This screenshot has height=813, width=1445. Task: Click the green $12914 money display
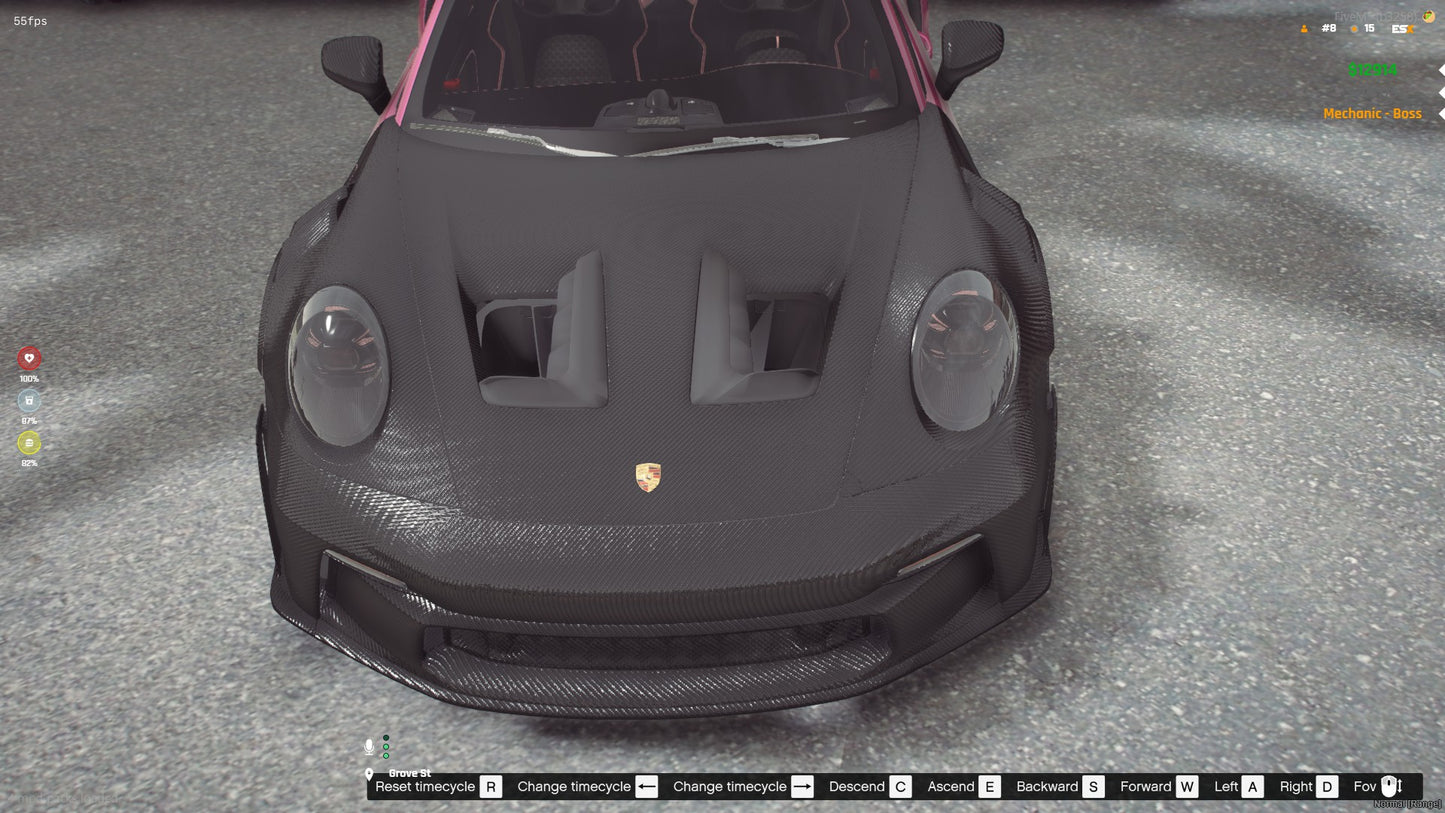pos(1373,70)
